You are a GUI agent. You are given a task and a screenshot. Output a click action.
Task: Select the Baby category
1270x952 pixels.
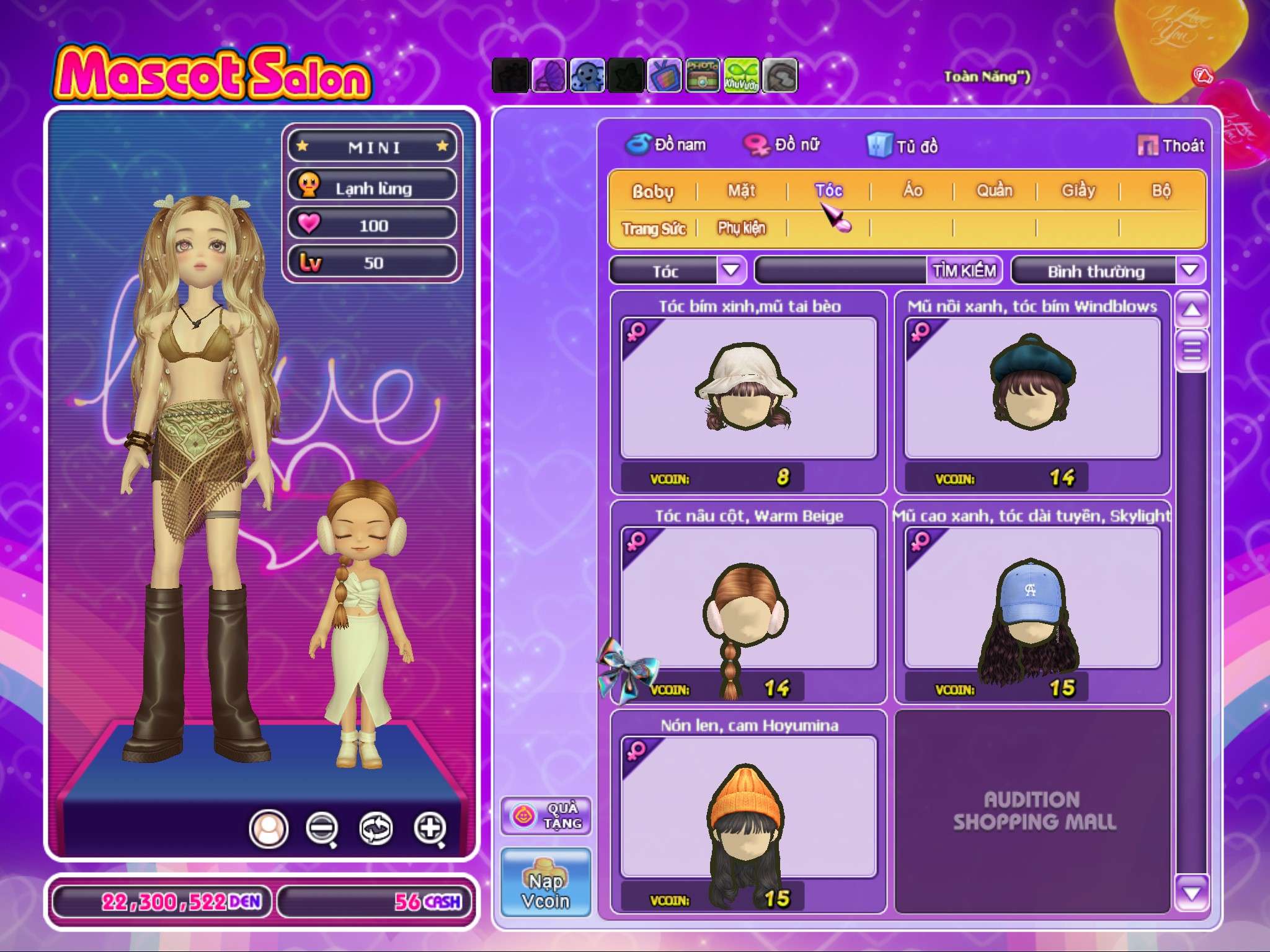(x=652, y=191)
